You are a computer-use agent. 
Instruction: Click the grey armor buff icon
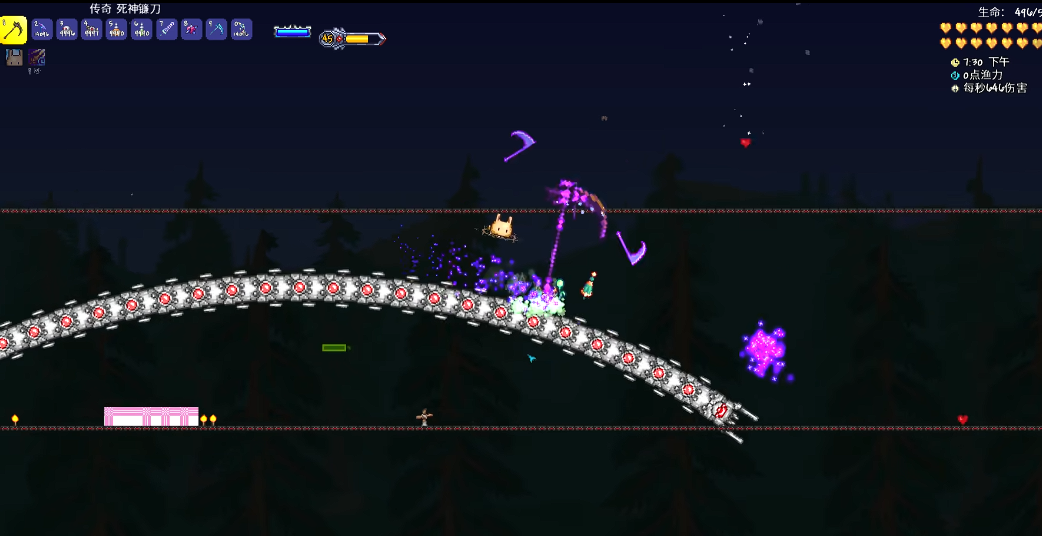click(15, 58)
